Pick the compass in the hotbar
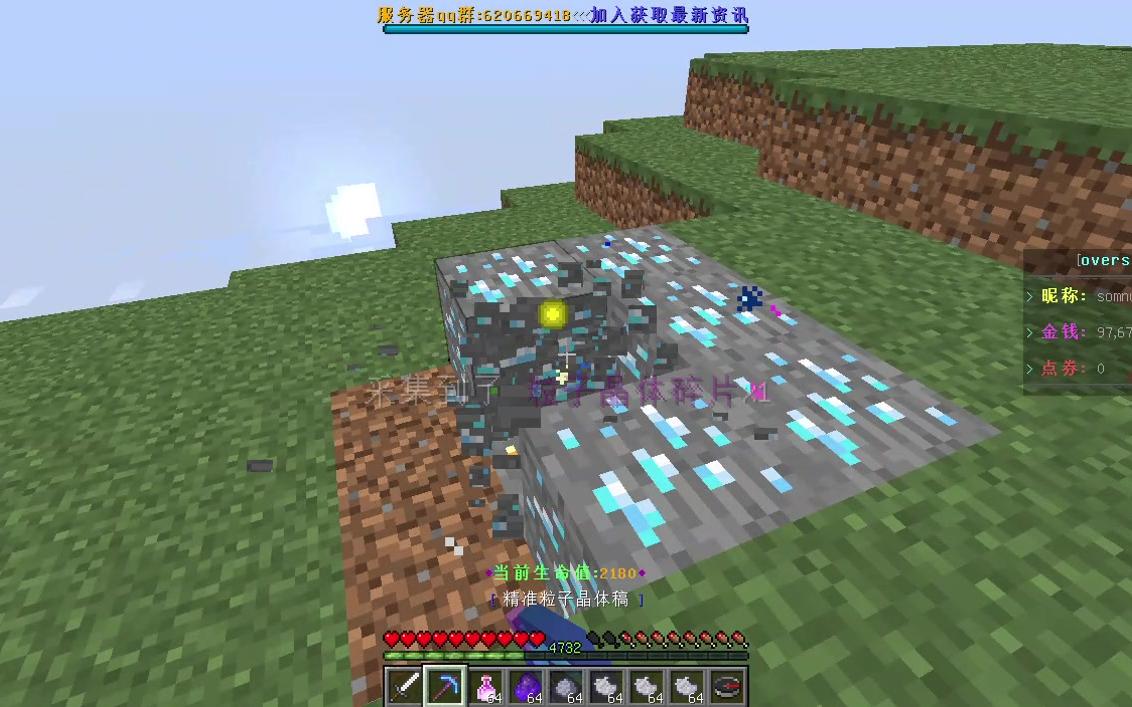1132x707 pixels. [x=727, y=687]
